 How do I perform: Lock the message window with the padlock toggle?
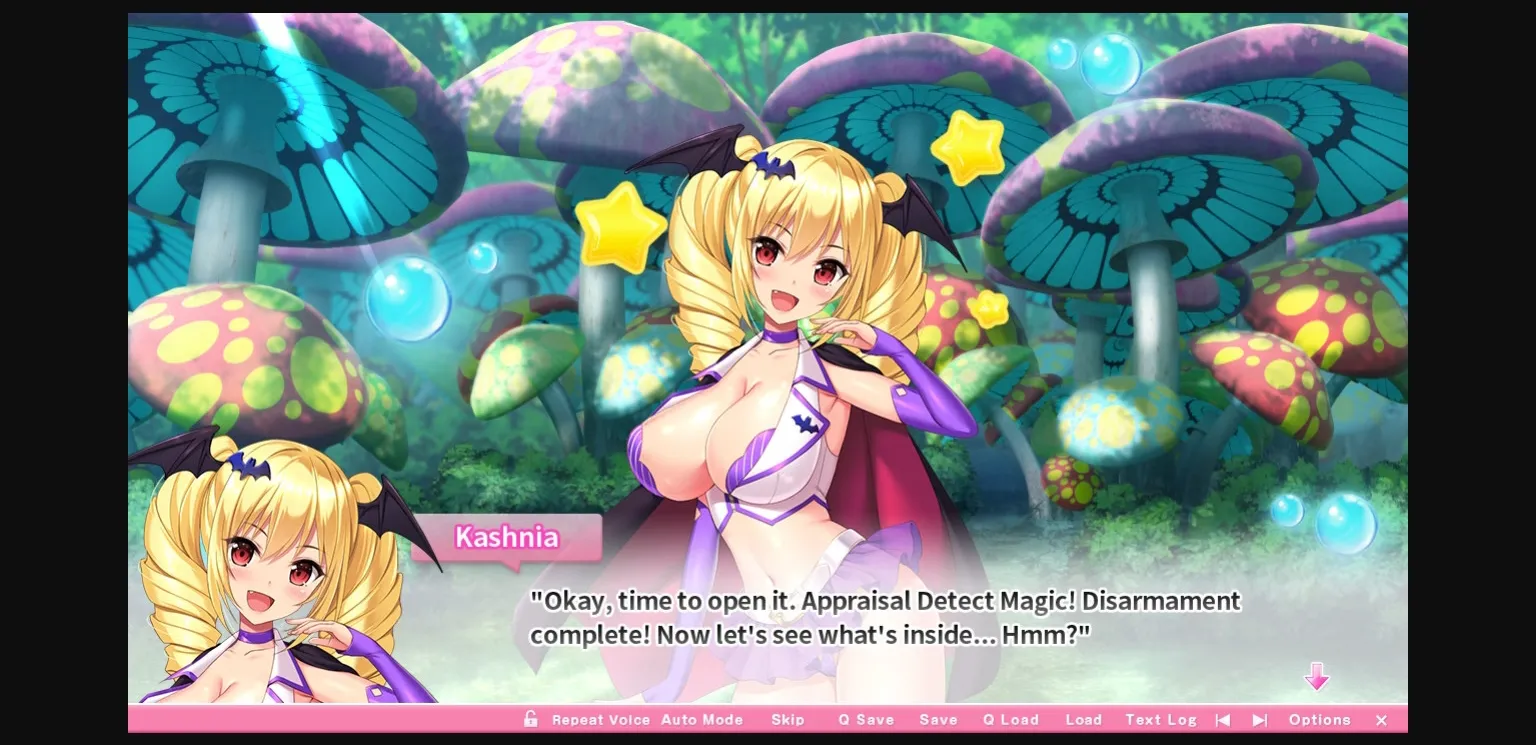(x=530, y=719)
